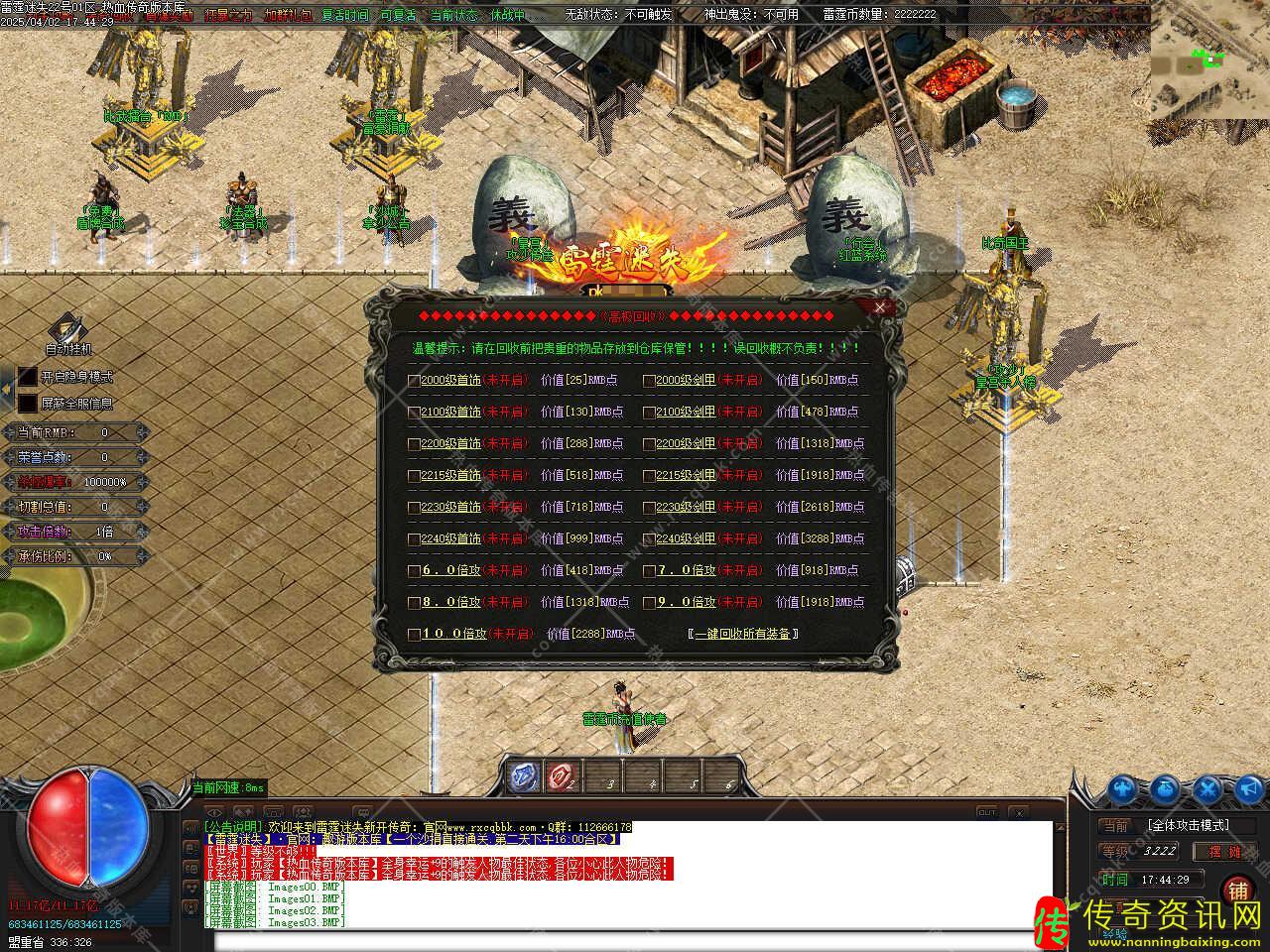The width and height of the screenshot is (1270, 952).
Task: Click 一键回收所有装备 to recycle all gear
Action: (x=743, y=633)
